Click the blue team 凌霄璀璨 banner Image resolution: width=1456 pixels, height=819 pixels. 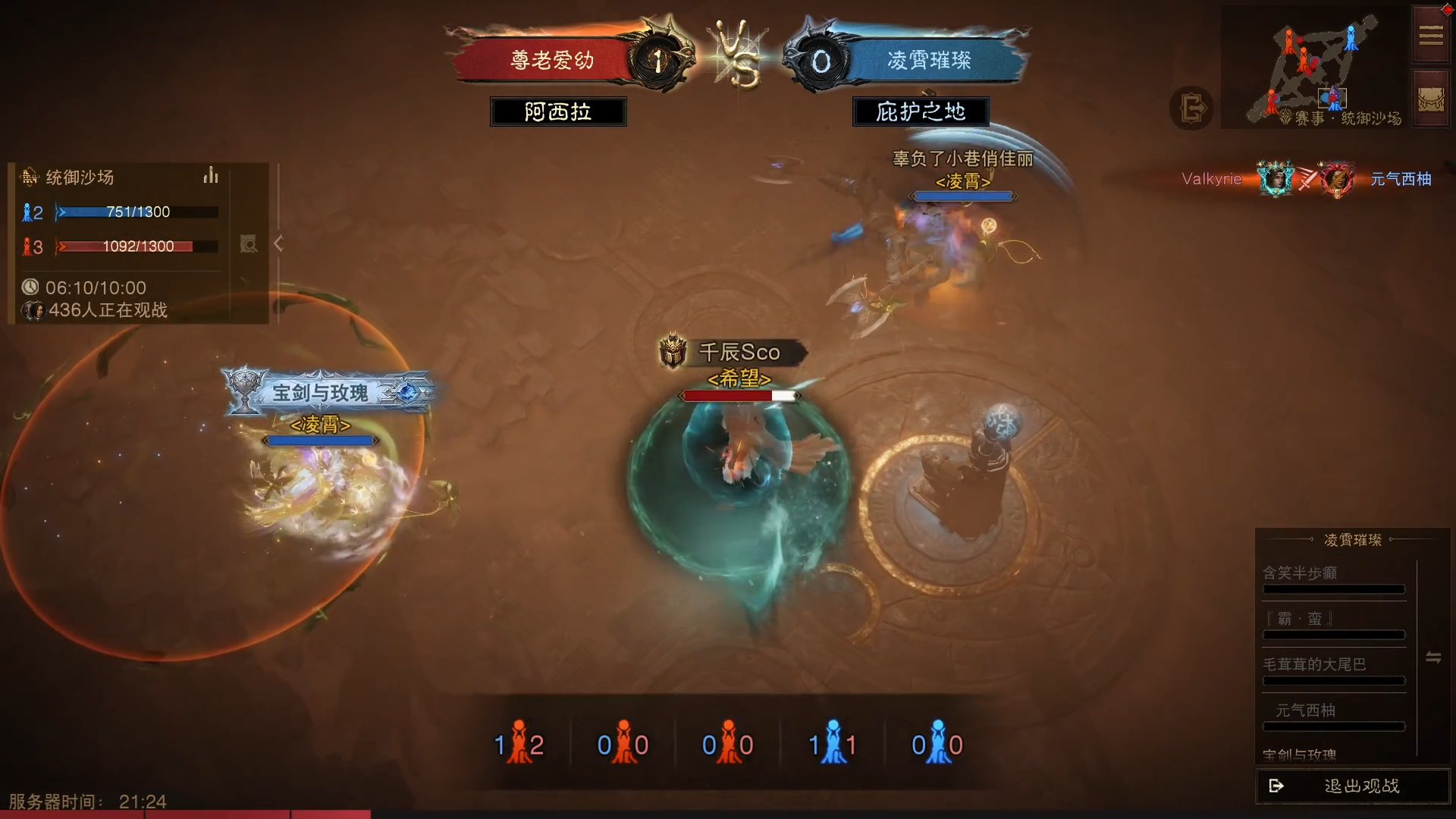pos(930,60)
